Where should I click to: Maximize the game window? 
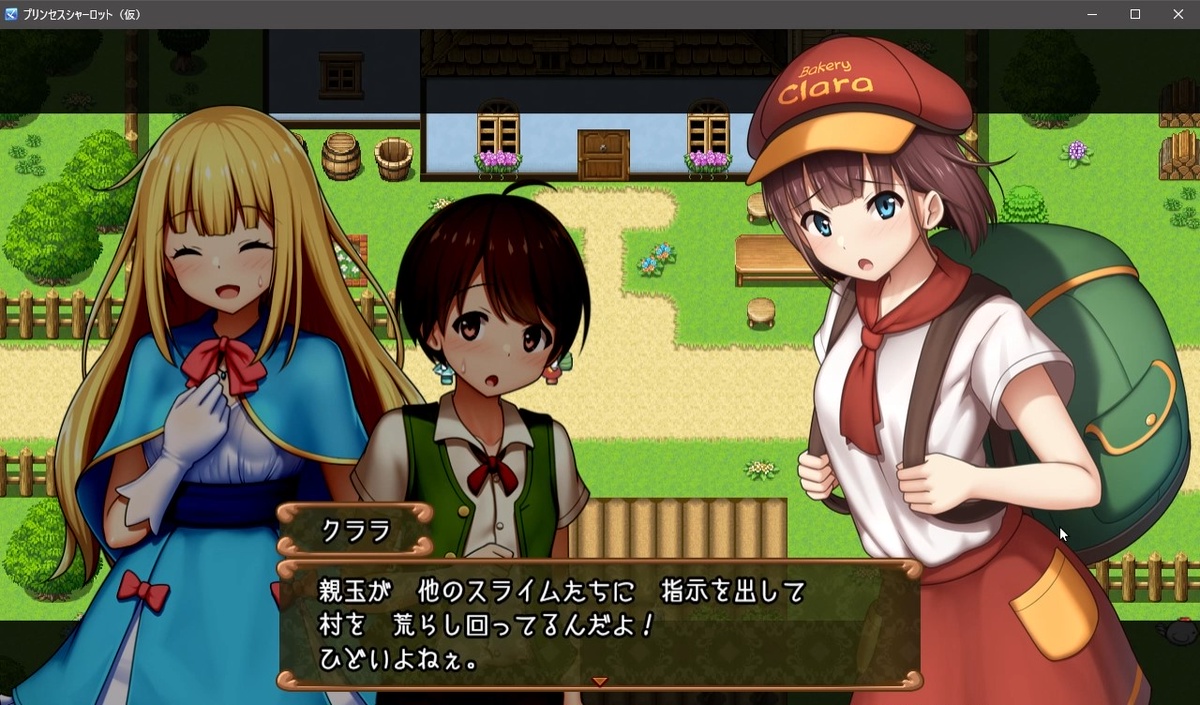click(x=1135, y=14)
